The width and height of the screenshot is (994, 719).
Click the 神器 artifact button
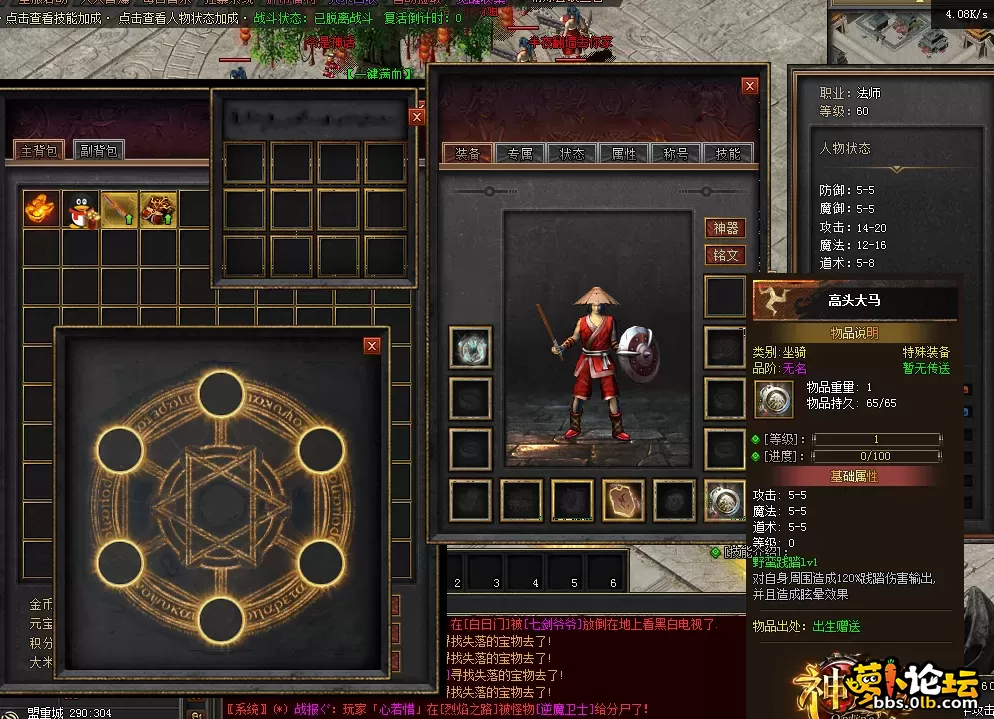pyautogui.click(x=726, y=229)
